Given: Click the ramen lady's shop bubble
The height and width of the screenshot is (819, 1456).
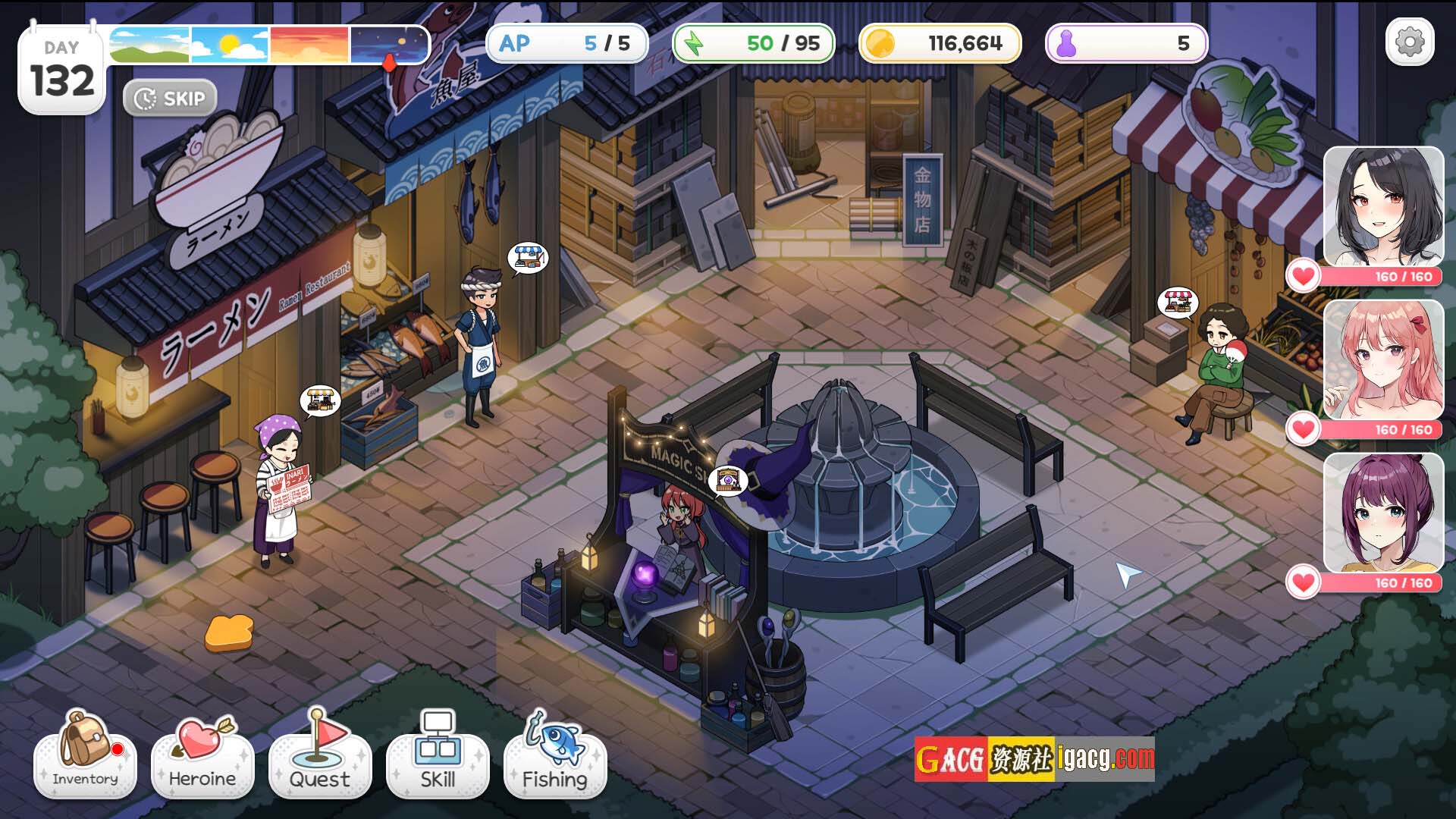Looking at the screenshot, I should pos(320,400).
